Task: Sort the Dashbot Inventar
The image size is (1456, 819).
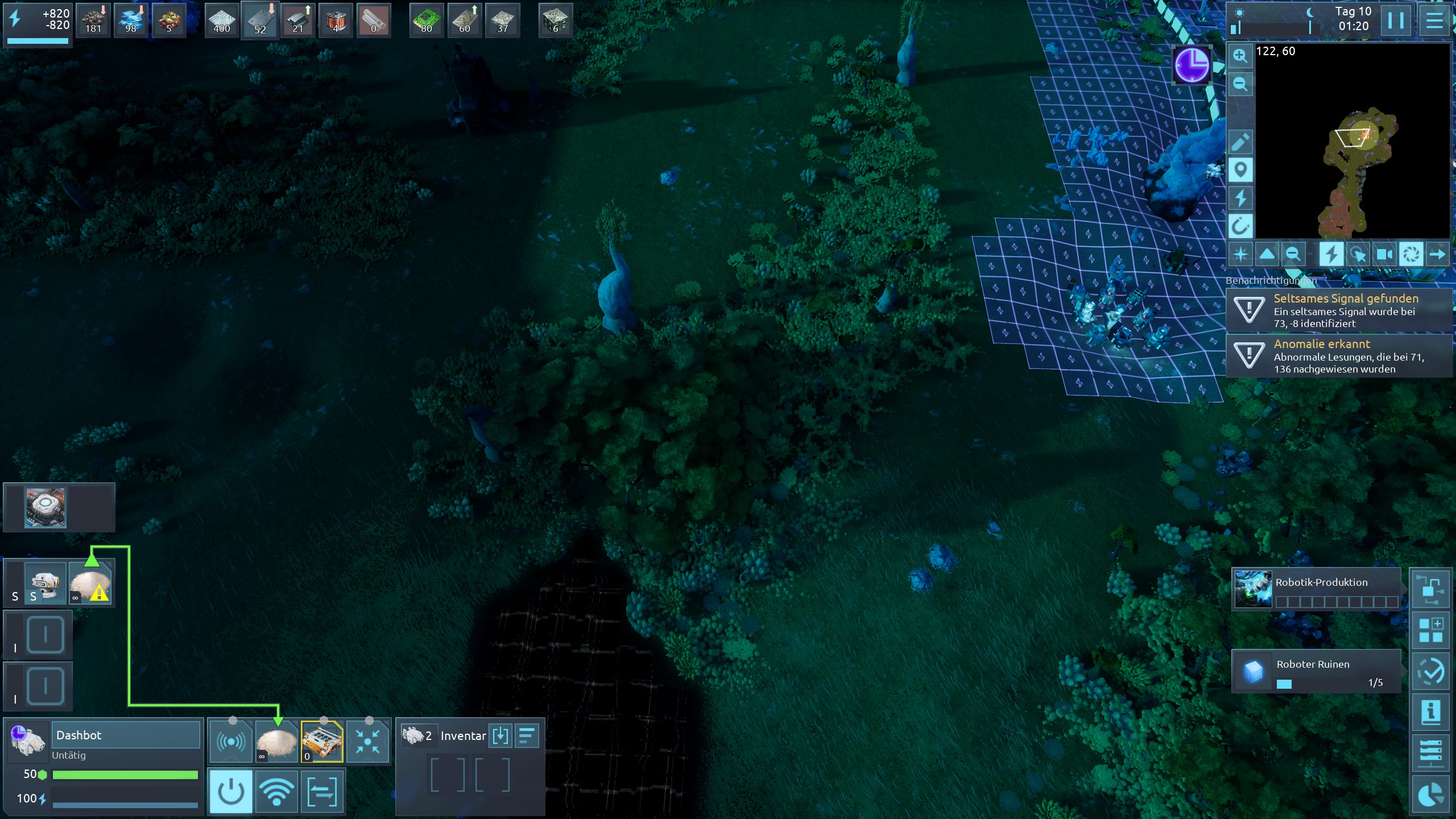Action: point(527,735)
